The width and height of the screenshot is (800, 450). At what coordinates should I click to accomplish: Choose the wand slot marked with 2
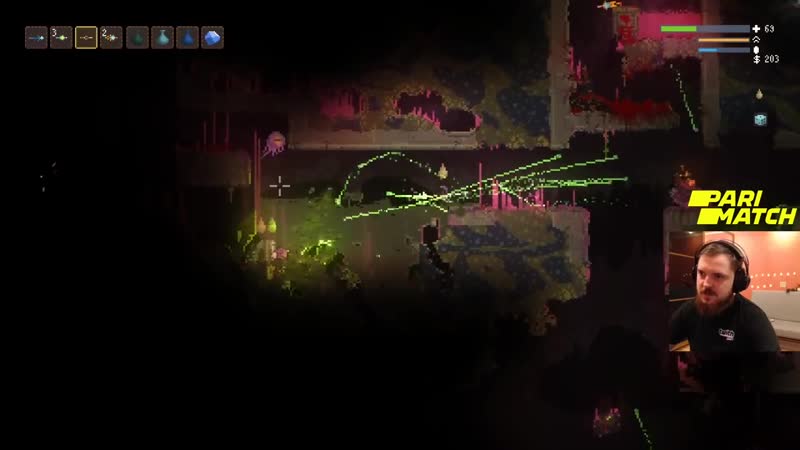(111, 38)
